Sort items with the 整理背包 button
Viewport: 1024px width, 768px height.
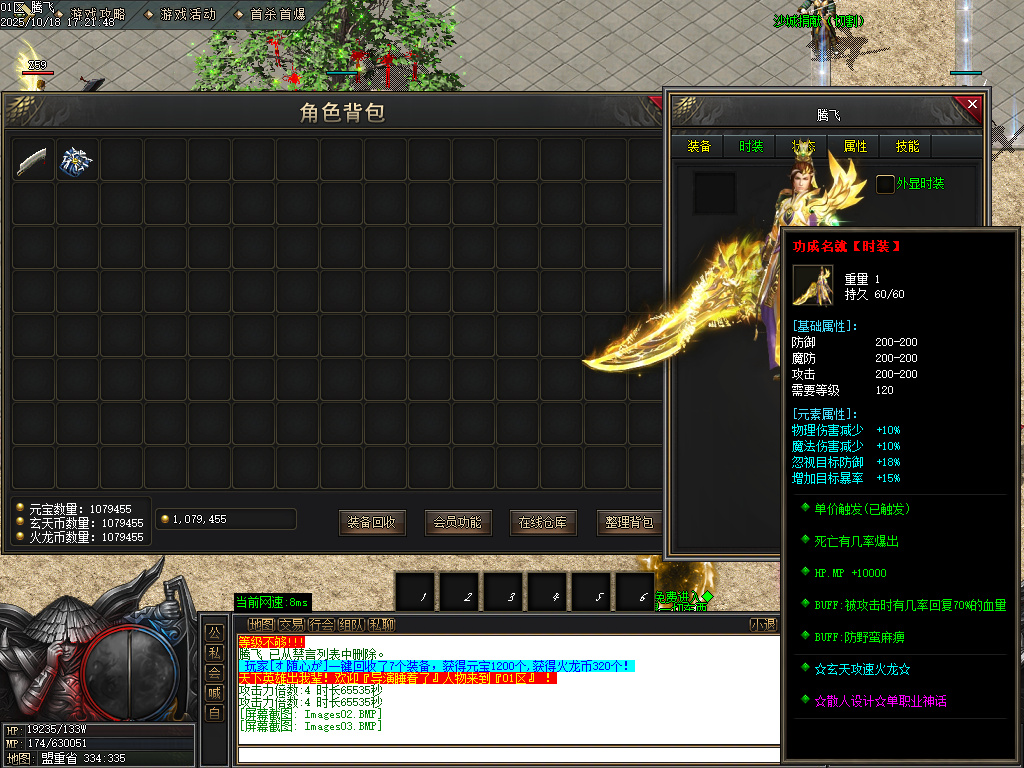click(x=629, y=522)
